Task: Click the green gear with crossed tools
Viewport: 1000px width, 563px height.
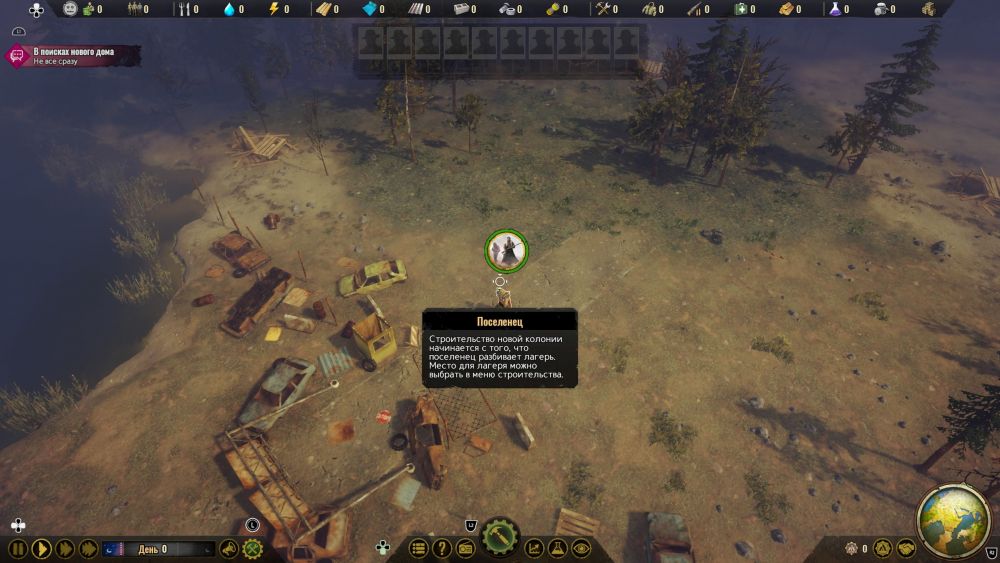Action: pos(253,548)
